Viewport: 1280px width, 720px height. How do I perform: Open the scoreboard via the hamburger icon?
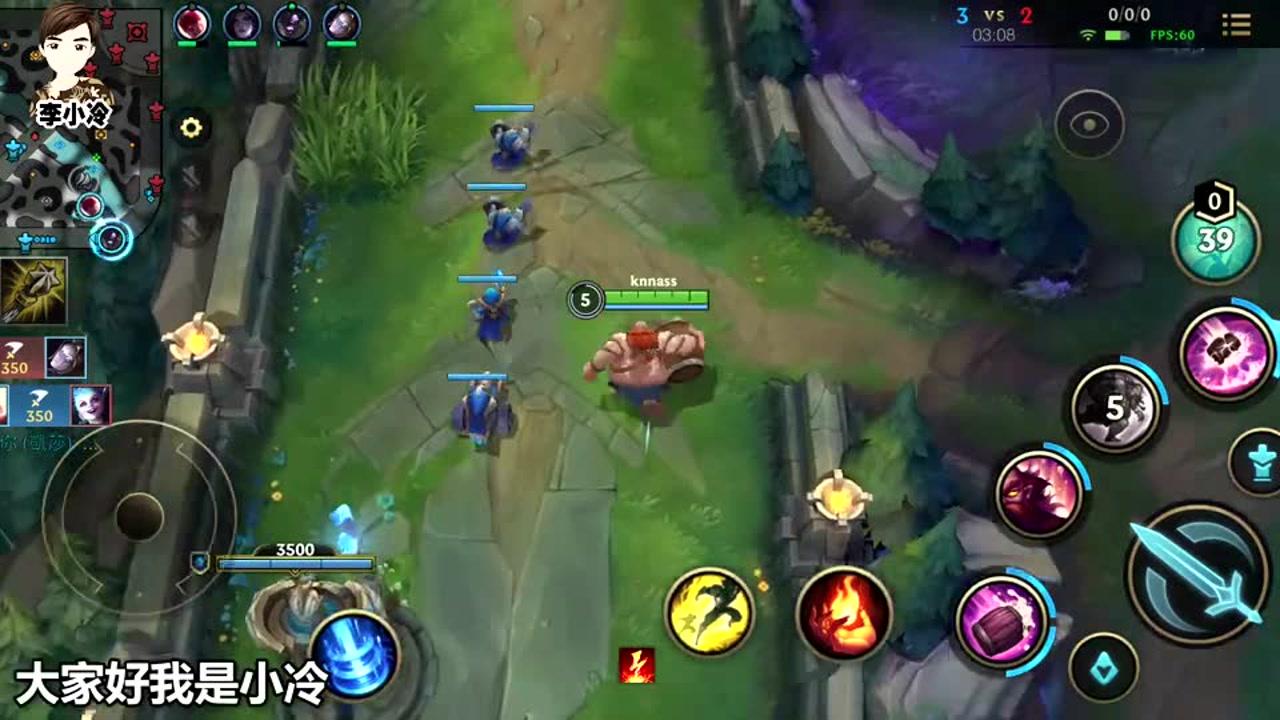pos(1238,22)
